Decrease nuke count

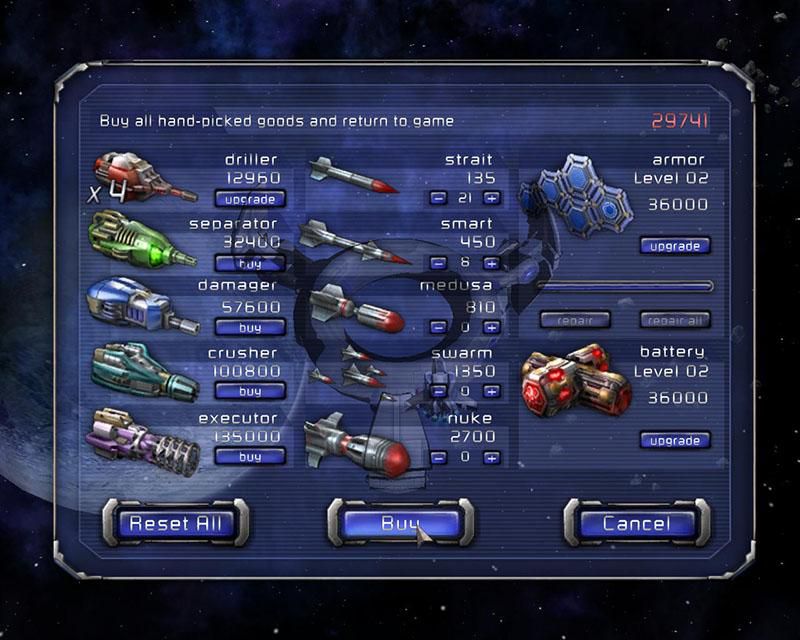point(438,457)
